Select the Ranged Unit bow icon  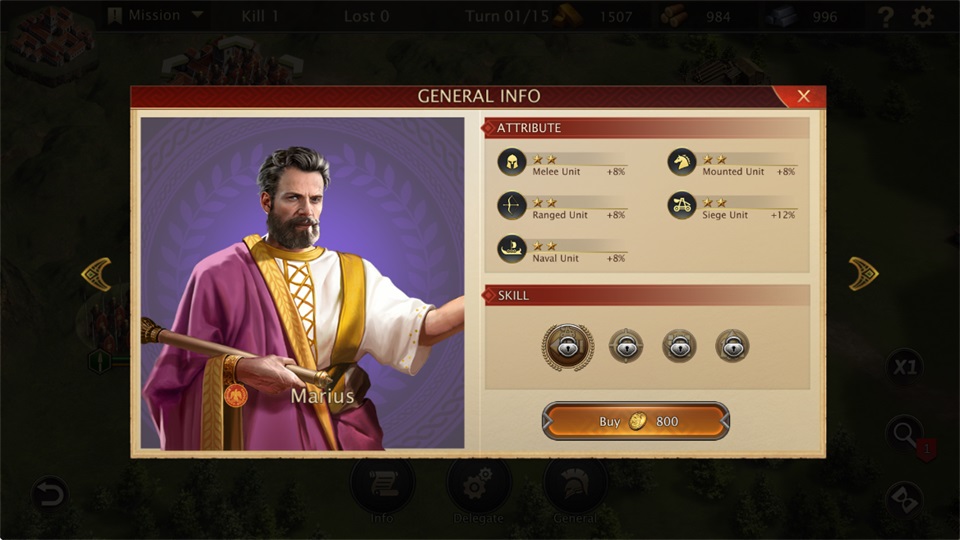[512, 205]
